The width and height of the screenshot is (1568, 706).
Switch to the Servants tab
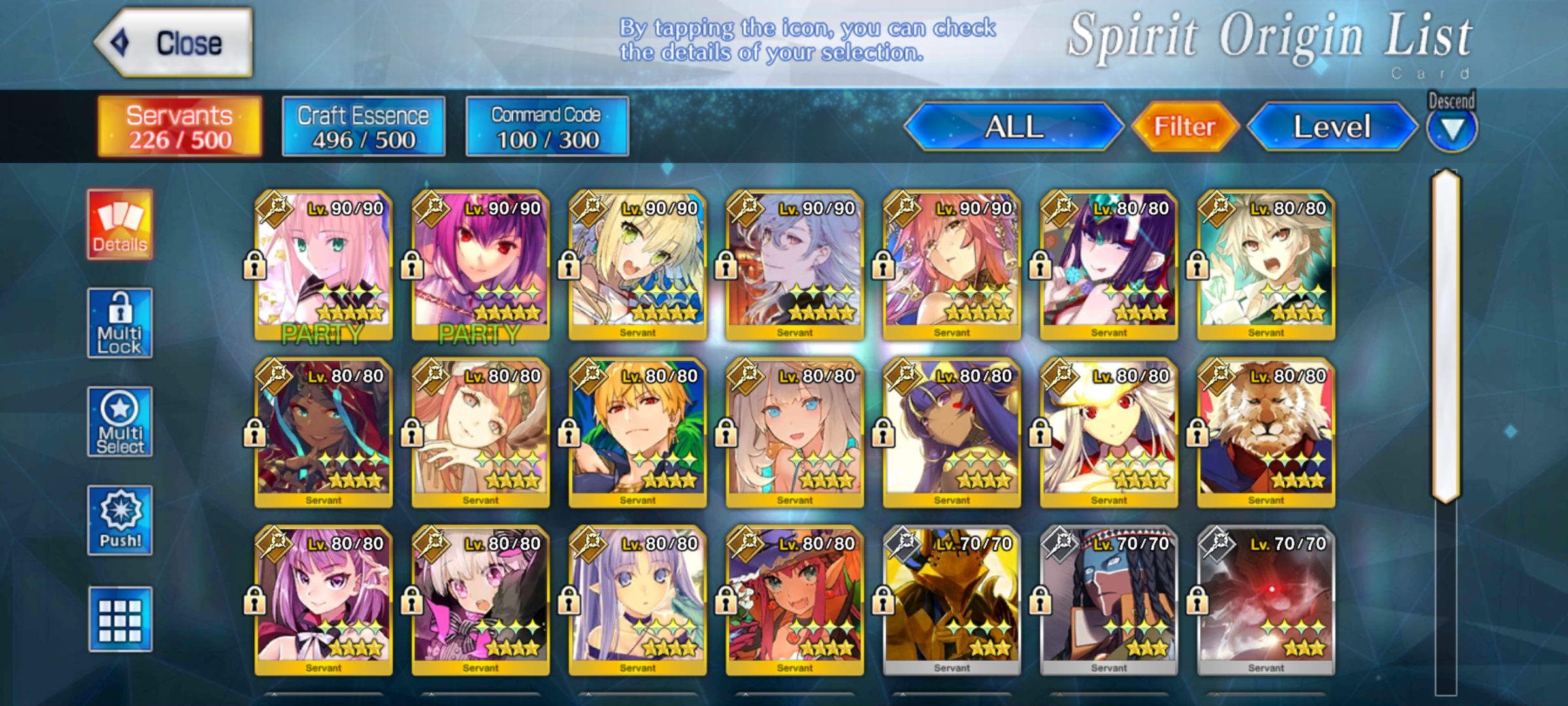coord(180,127)
